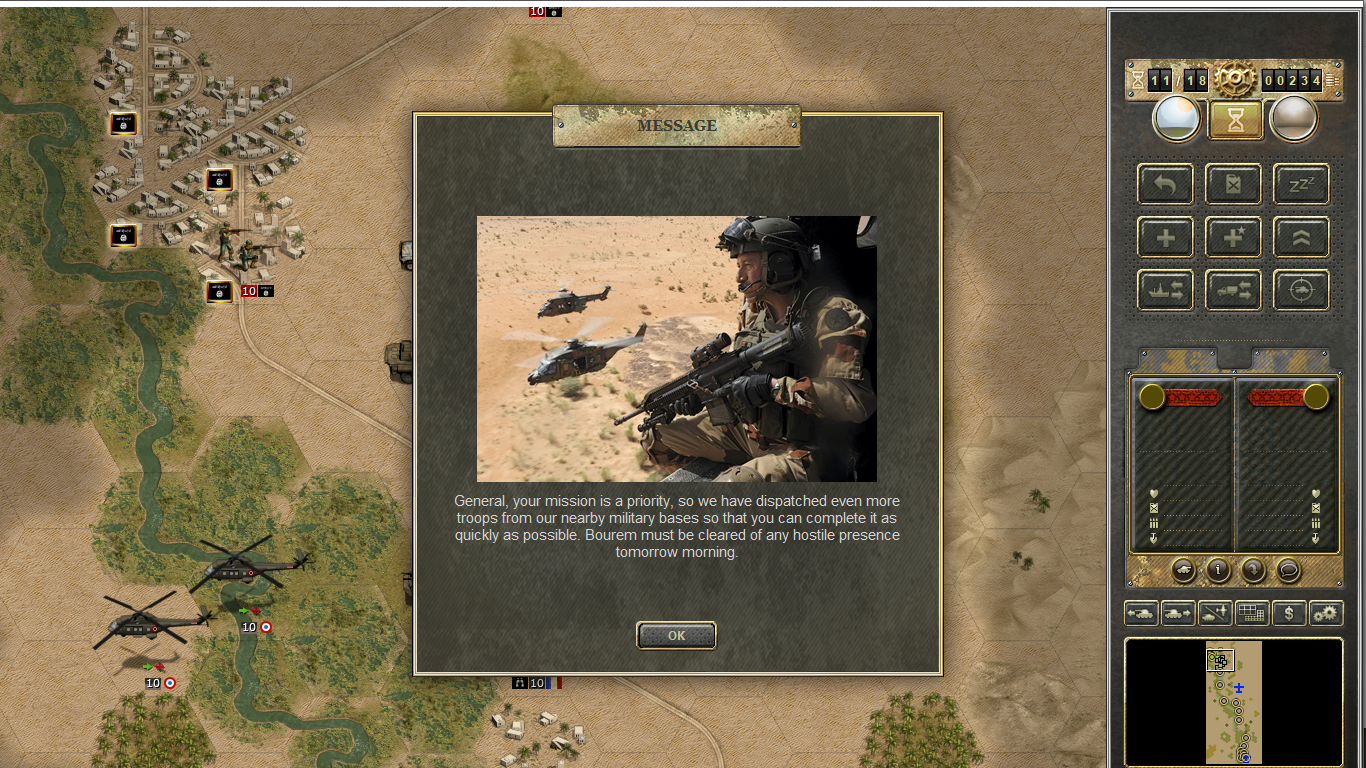Click the end turn hourglass button
Screen dimensions: 1366x768
click(1235, 120)
